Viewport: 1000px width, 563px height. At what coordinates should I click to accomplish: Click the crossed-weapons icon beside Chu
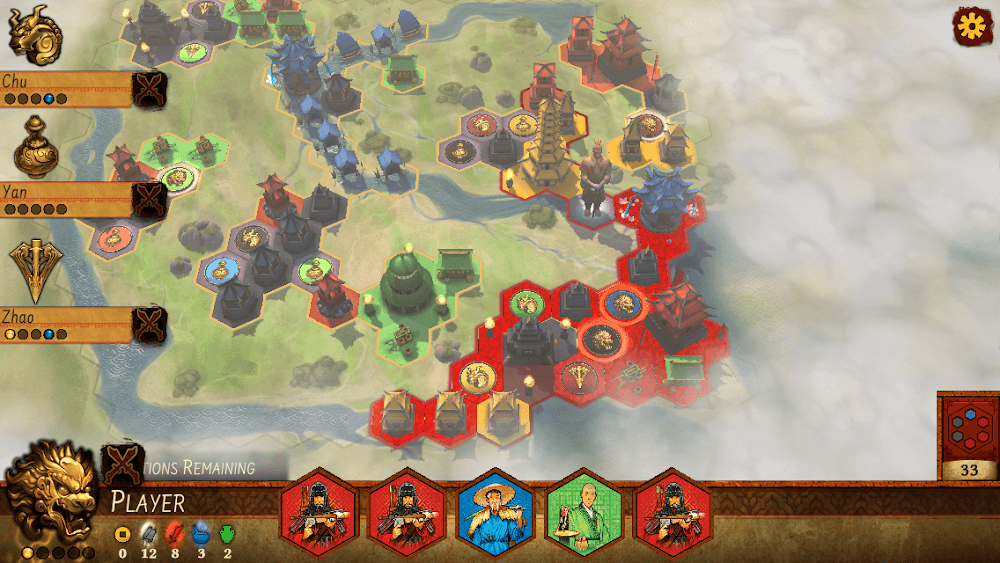[x=149, y=89]
